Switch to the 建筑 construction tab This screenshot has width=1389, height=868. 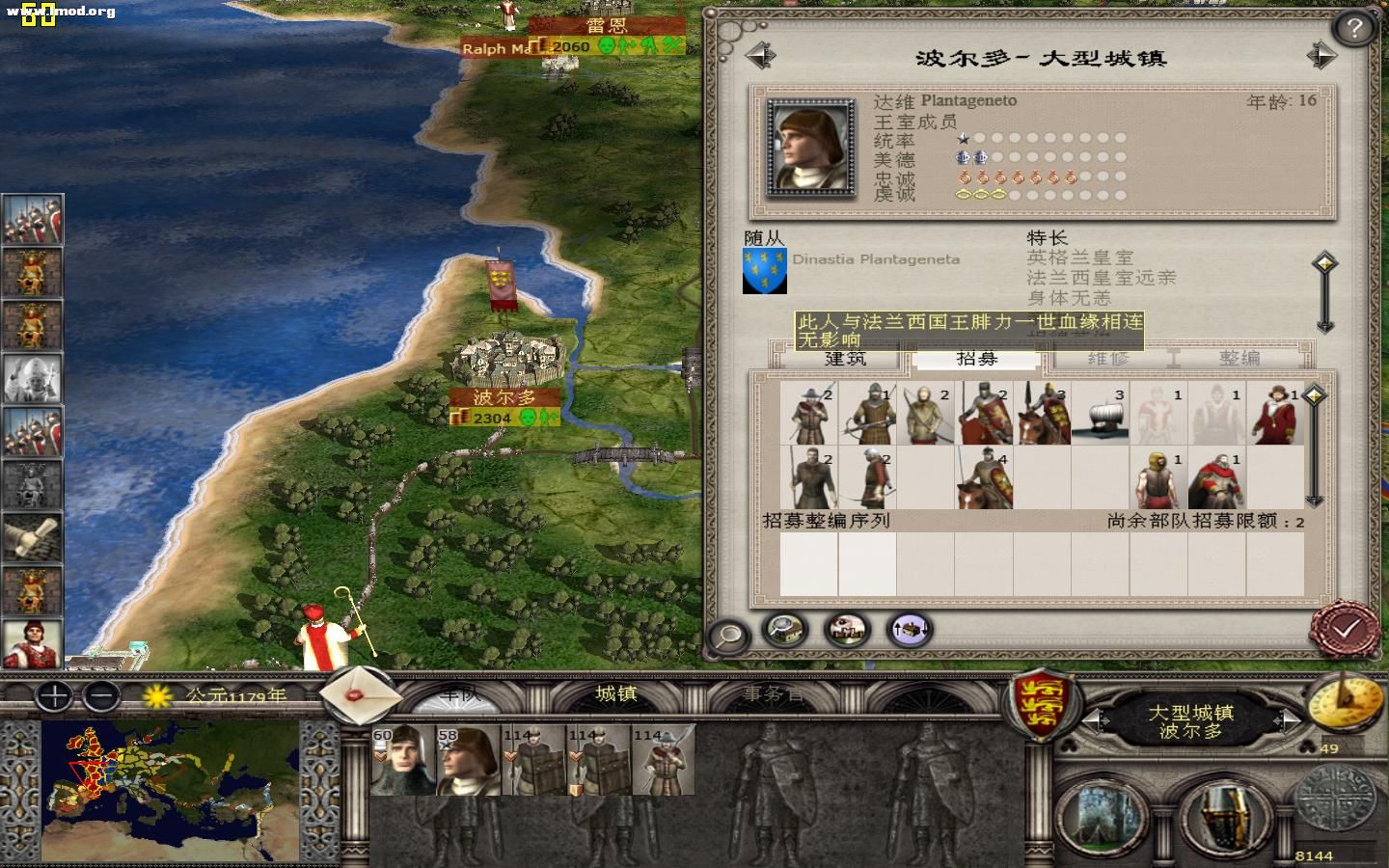[846, 358]
